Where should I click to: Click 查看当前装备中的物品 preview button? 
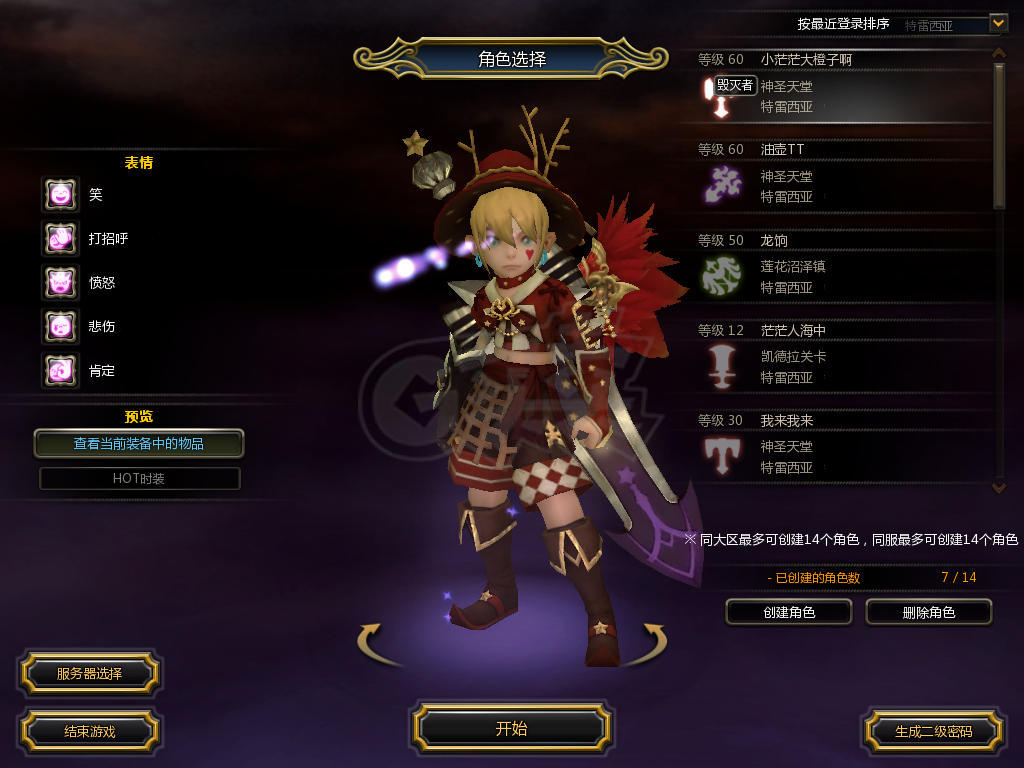pyautogui.click(x=139, y=443)
